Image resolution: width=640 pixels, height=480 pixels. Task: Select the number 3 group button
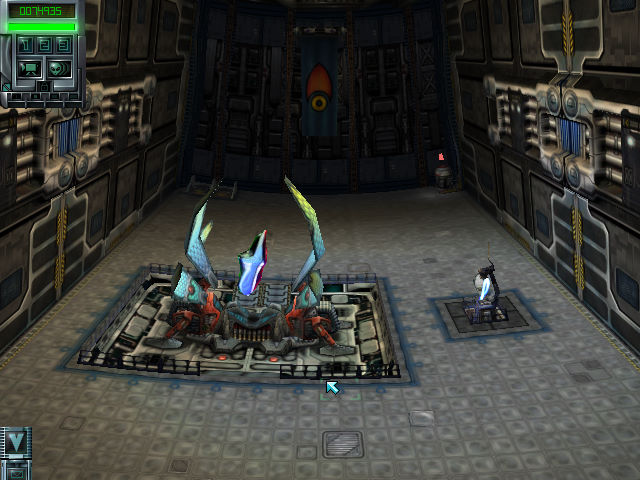point(63,46)
